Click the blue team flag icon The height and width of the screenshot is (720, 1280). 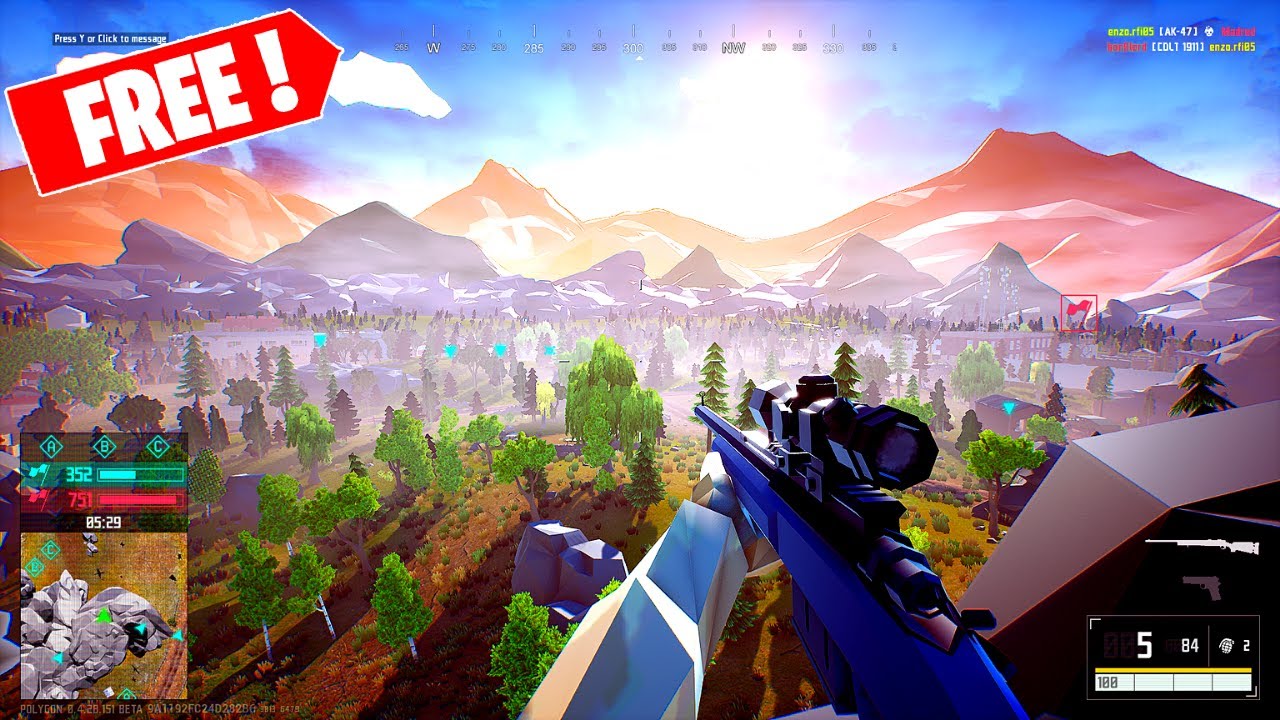(x=37, y=473)
